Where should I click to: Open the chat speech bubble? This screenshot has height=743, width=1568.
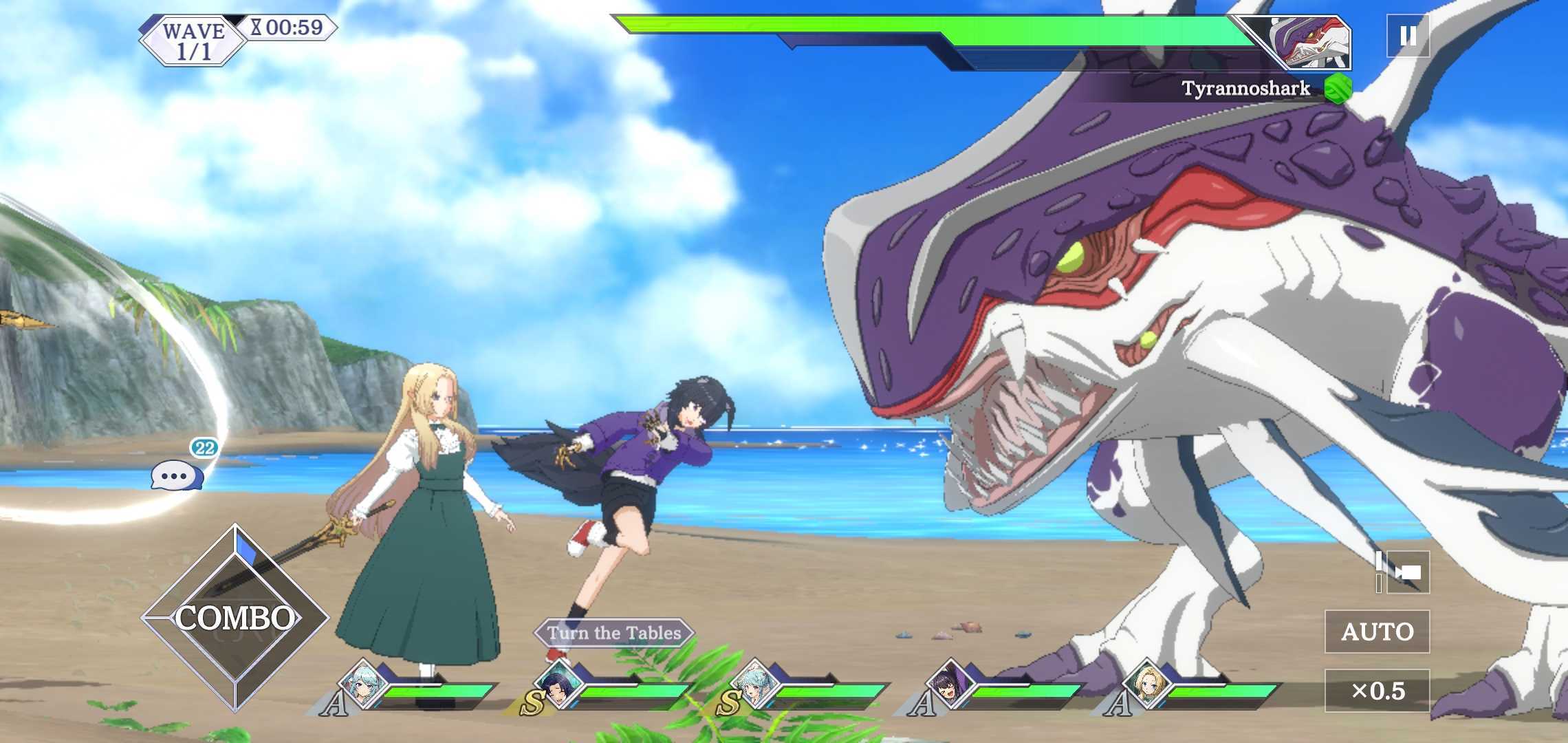coord(177,475)
